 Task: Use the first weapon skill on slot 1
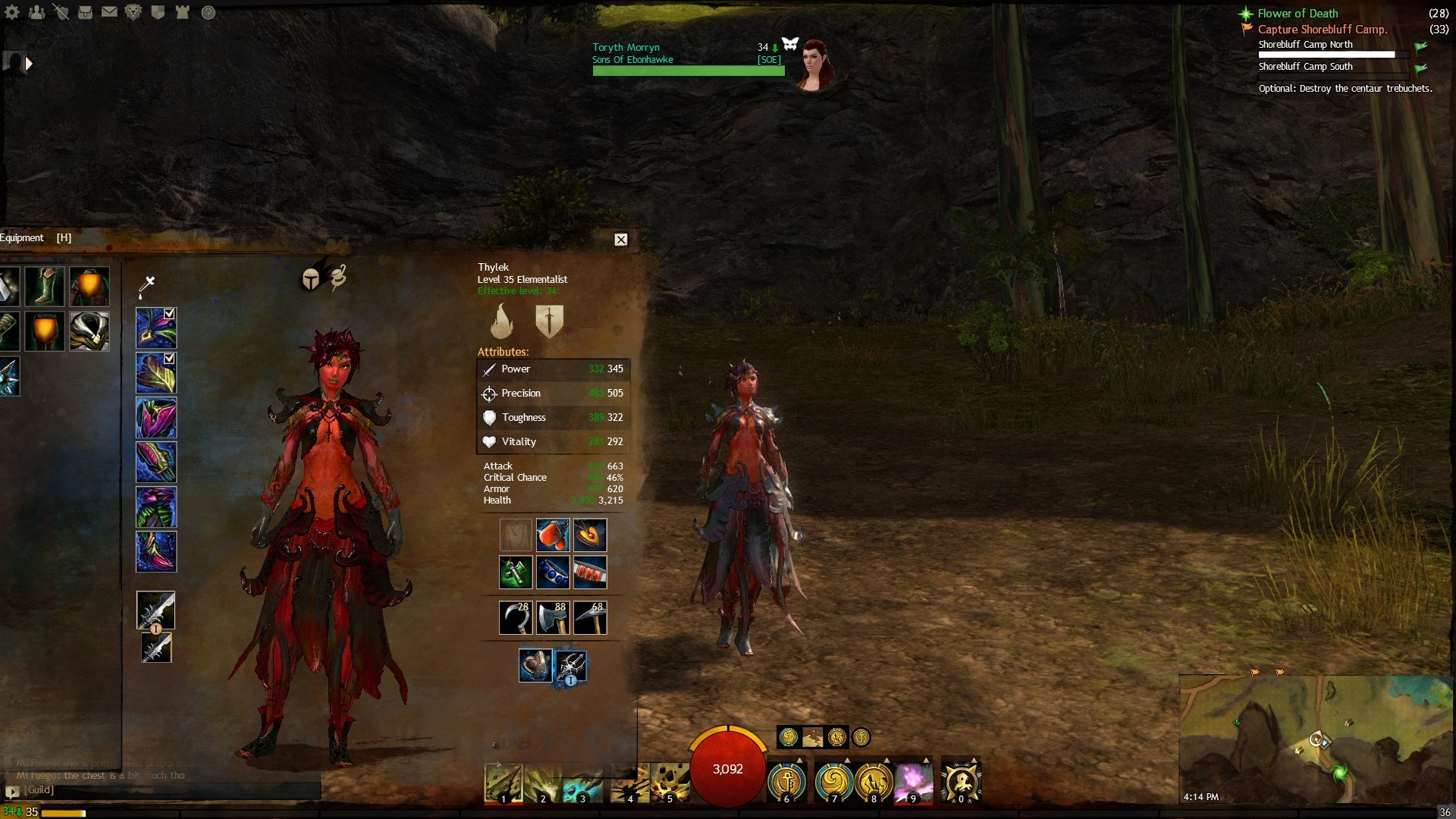click(x=504, y=783)
